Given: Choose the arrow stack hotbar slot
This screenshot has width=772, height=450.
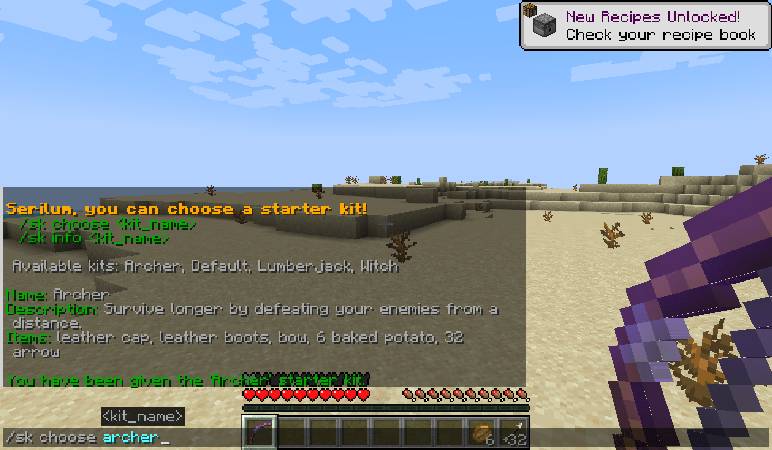Looking at the screenshot, I should [515, 434].
